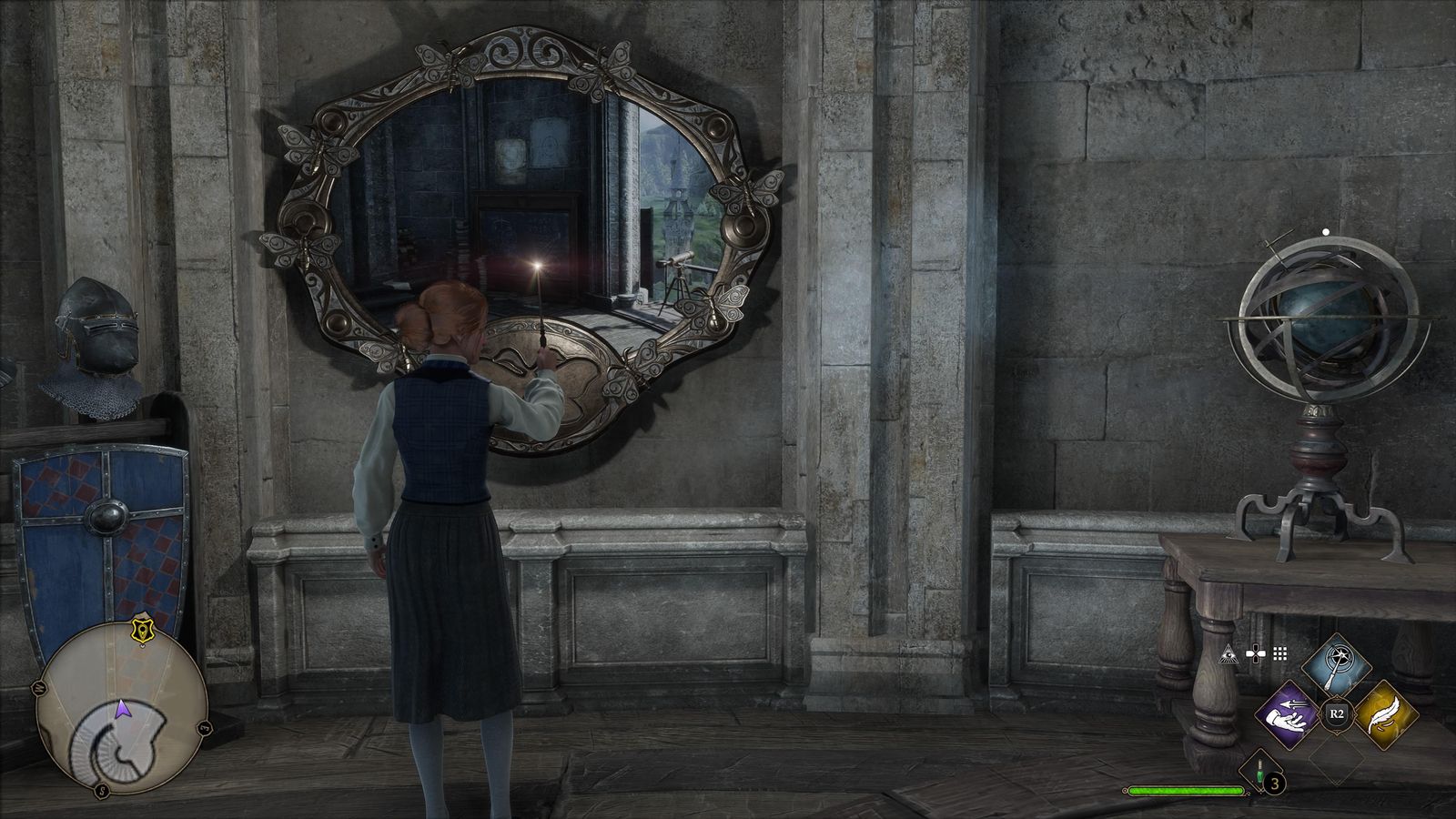Select the purple player arrow on the minimap
The height and width of the screenshot is (819, 1456).
point(123,708)
